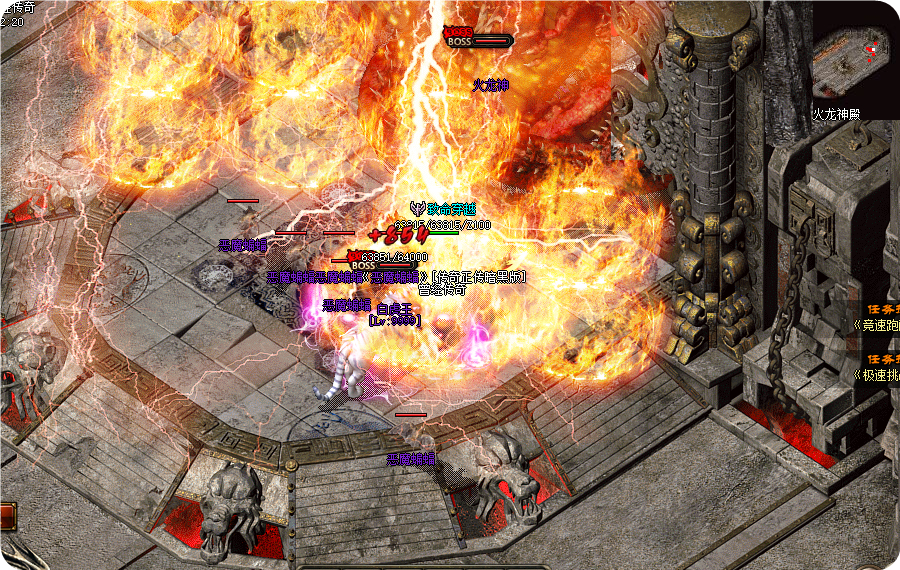Click the red gold-framed button at left edge
Viewport: 900px width, 570px height.
coord(7,516)
